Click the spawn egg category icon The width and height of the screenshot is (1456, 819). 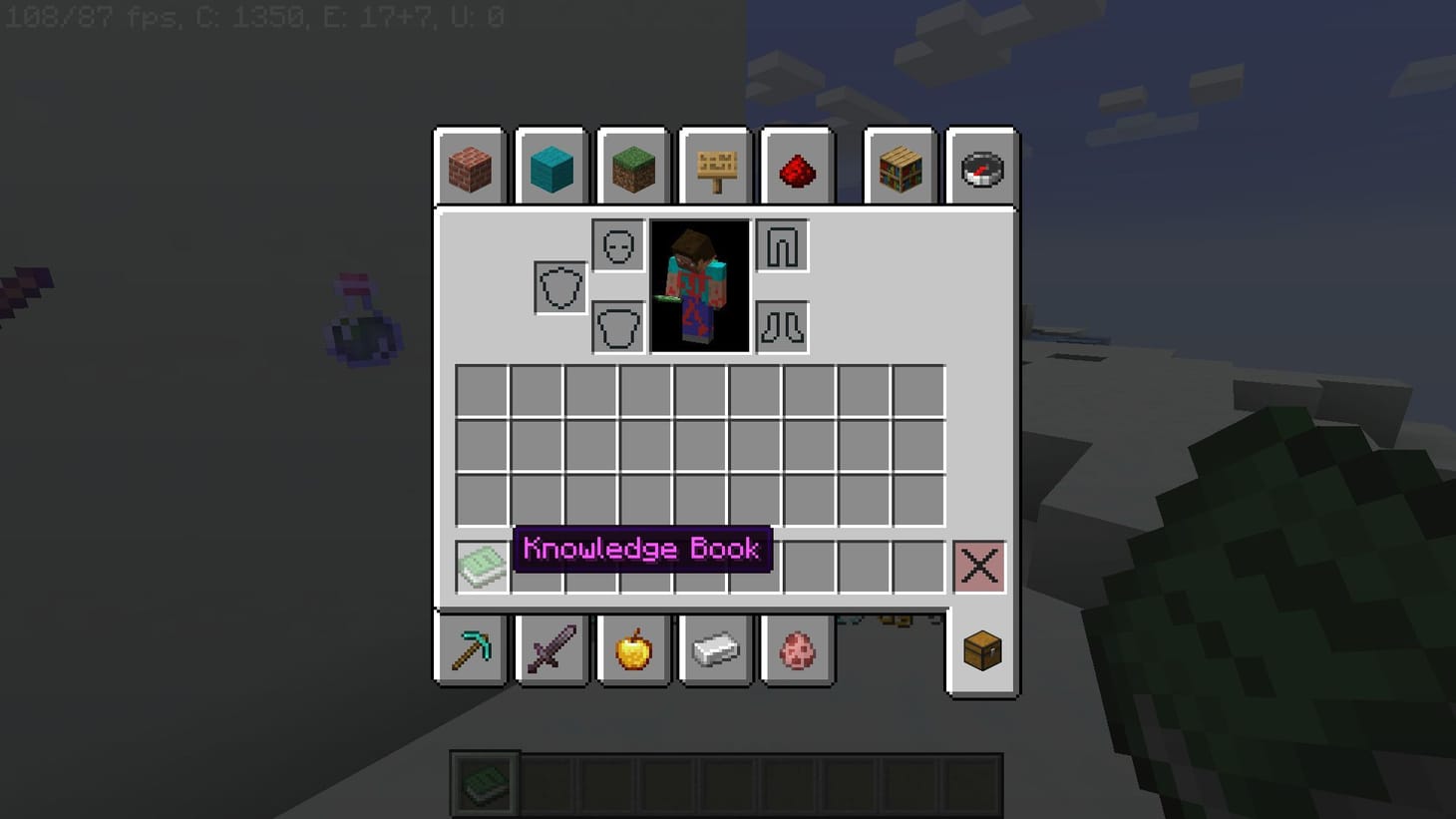coord(797,650)
